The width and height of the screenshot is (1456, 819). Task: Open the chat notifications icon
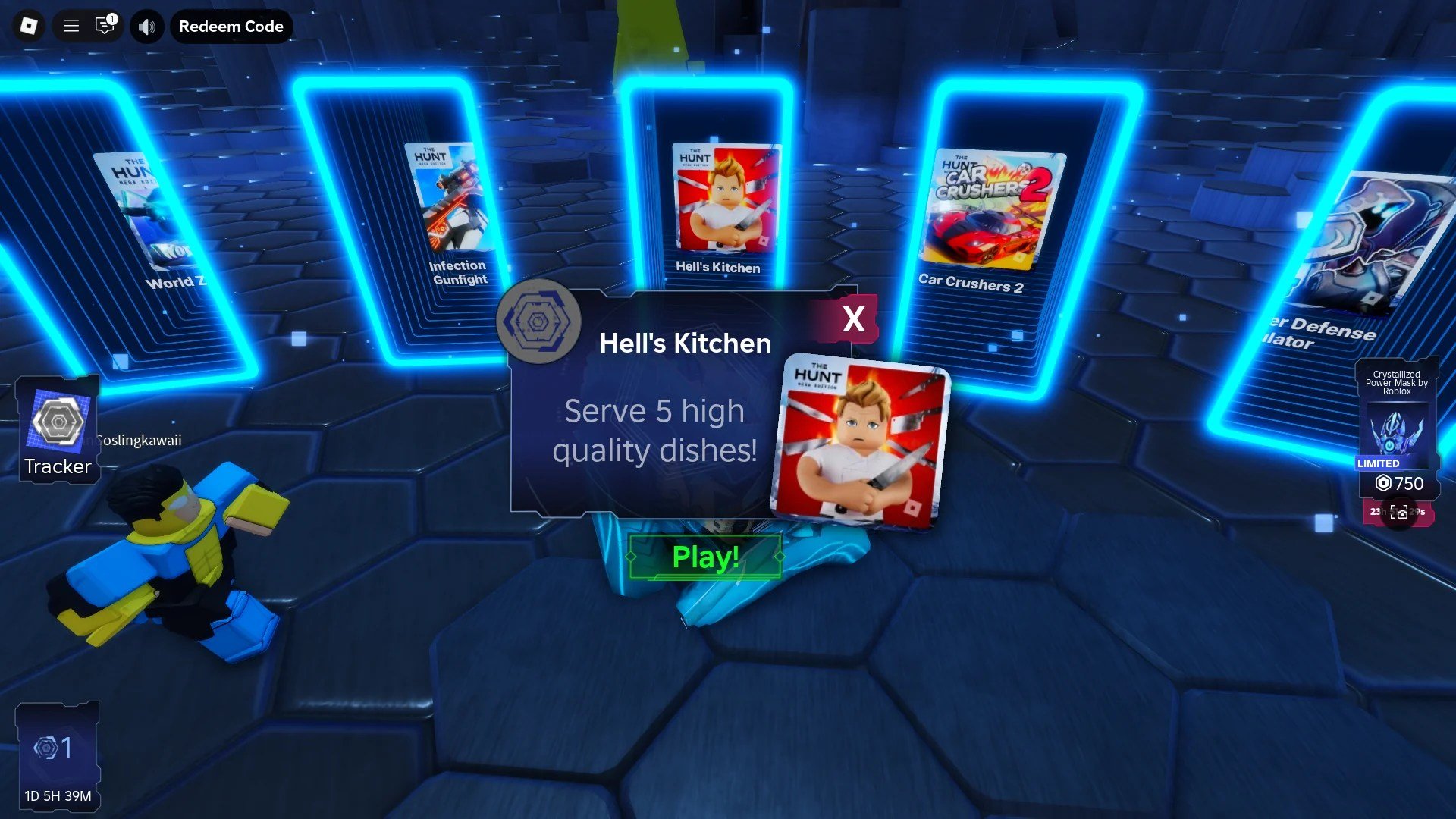(x=105, y=27)
